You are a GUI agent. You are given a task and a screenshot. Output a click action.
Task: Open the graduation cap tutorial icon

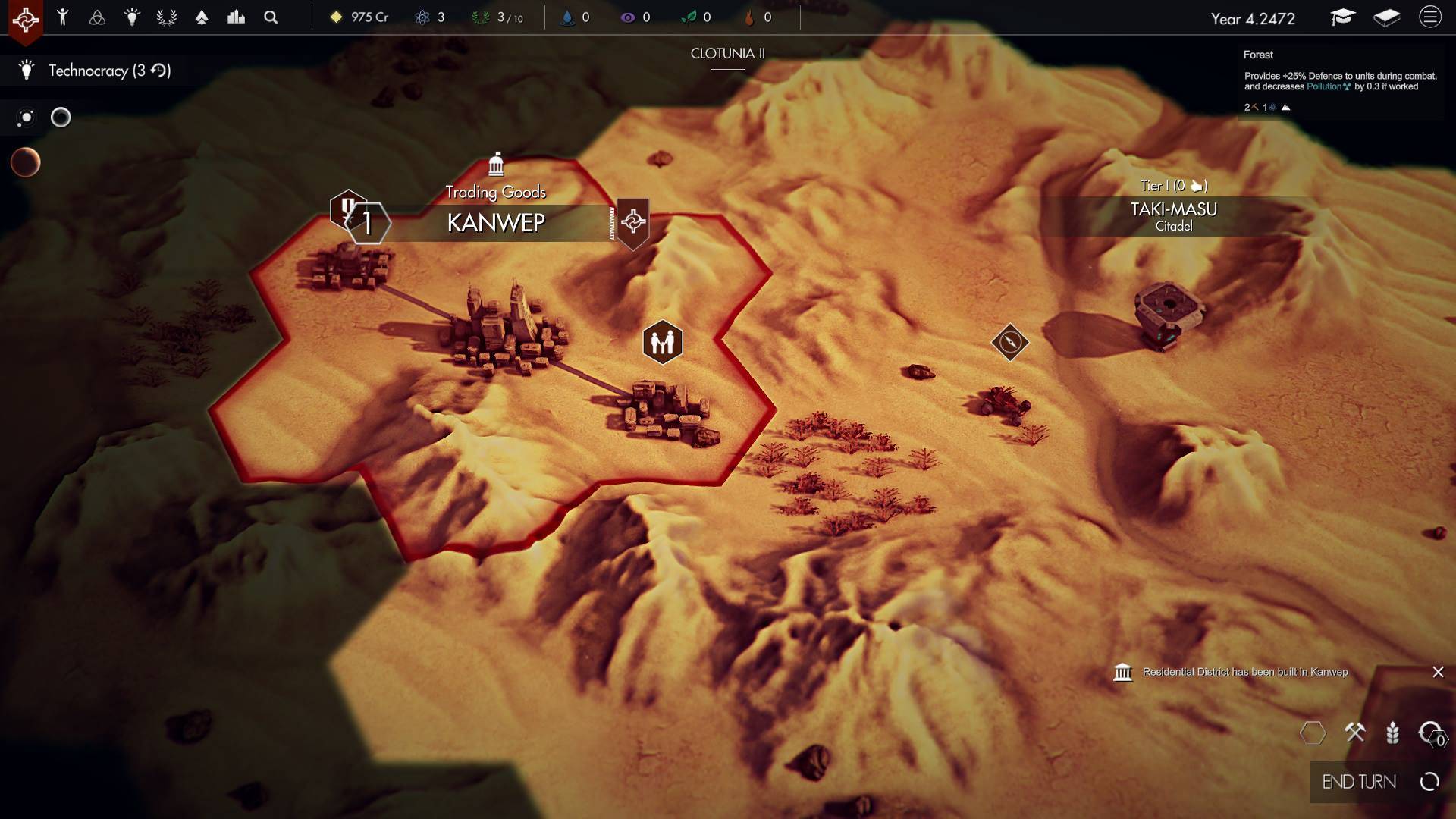[1342, 17]
